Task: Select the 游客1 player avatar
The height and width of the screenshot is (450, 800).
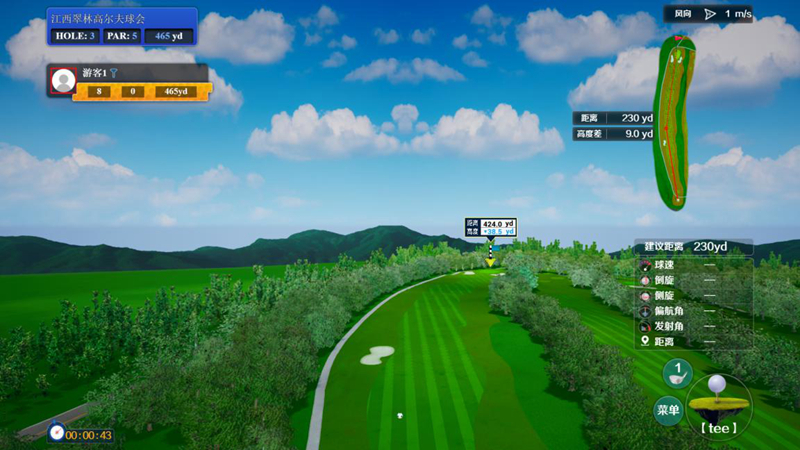Action: tap(64, 81)
